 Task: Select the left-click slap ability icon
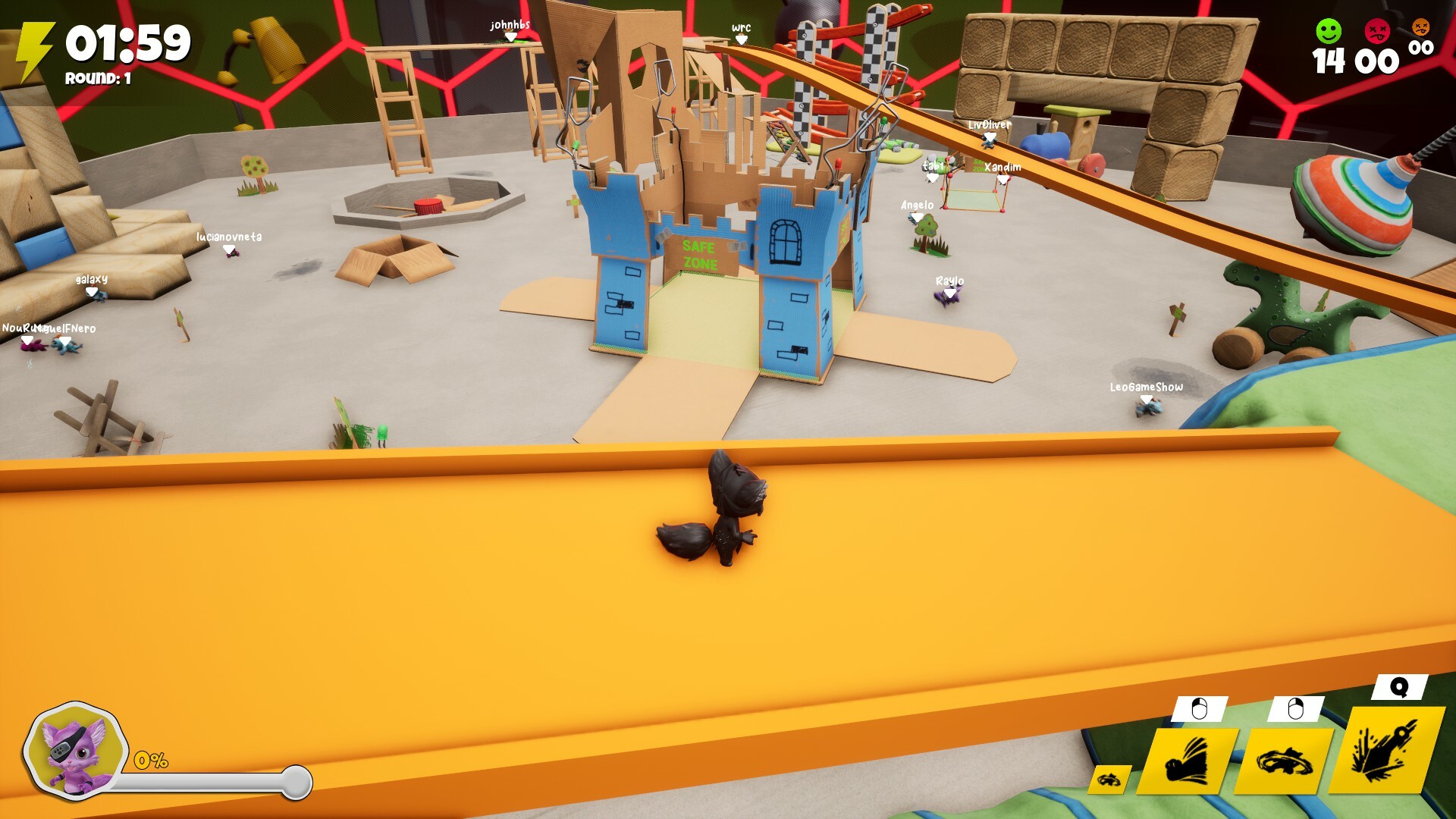tap(1190, 758)
